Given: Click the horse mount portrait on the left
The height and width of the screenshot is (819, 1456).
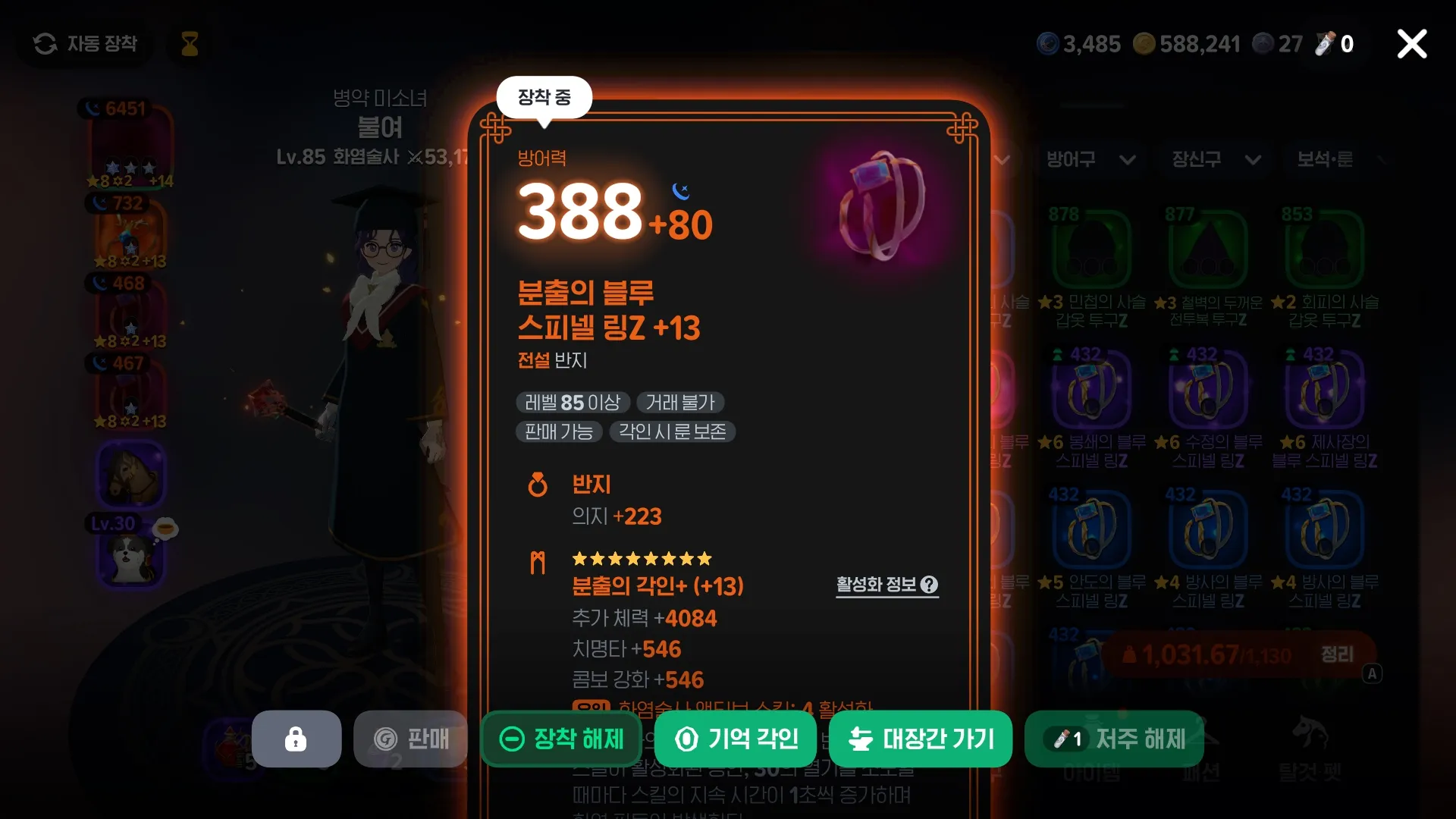Looking at the screenshot, I should click(130, 475).
